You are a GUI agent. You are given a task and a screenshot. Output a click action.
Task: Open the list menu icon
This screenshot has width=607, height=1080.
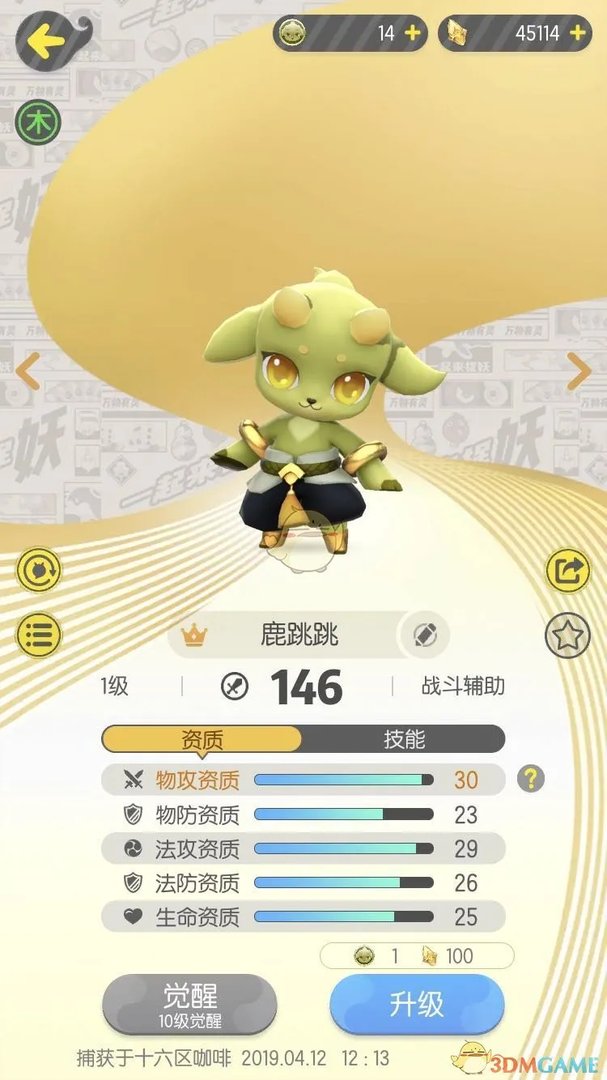click(39, 634)
